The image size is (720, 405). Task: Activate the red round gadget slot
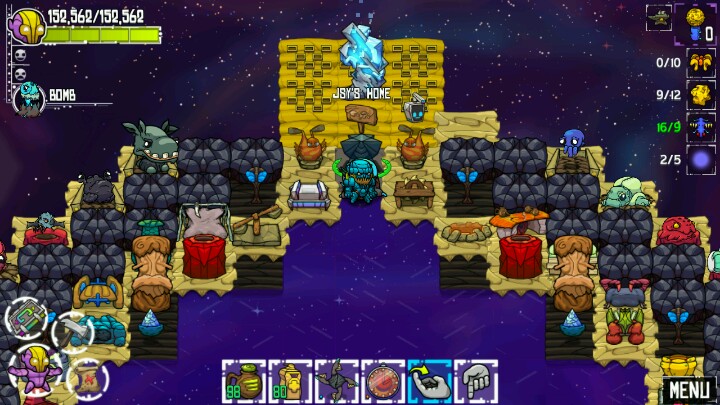(382, 381)
